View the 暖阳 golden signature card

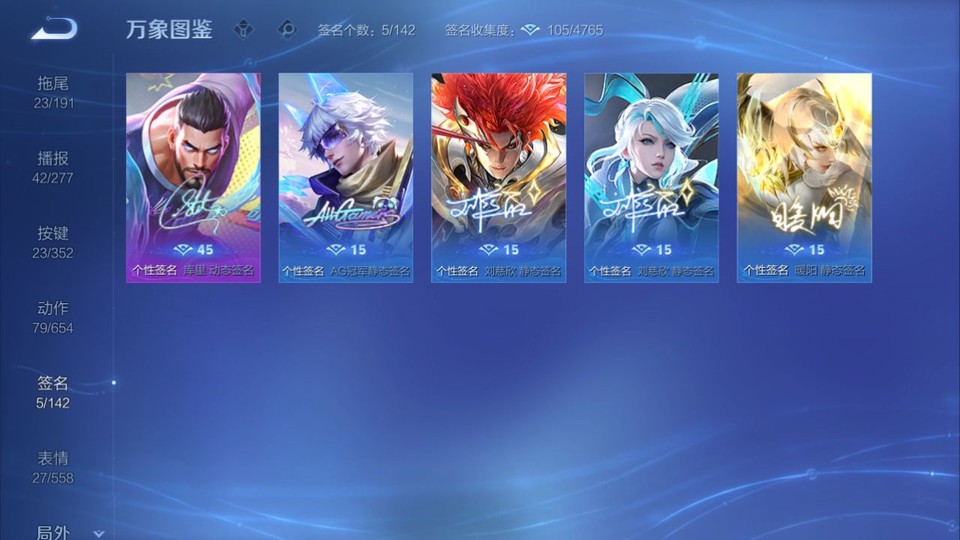click(x=804, y=177)
